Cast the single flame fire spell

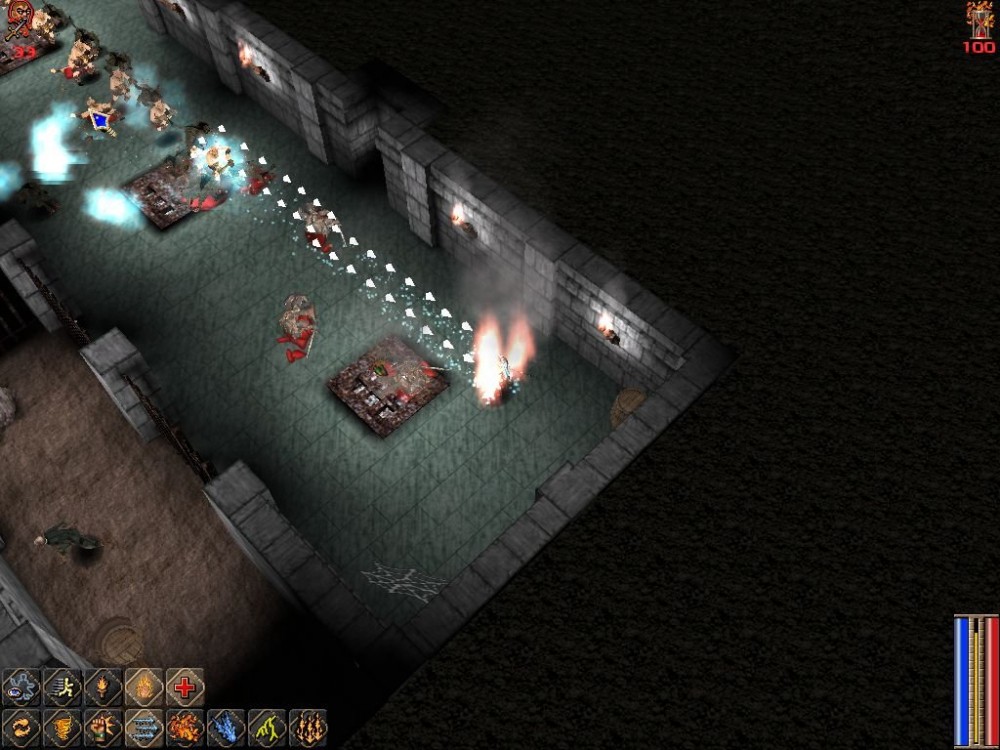[x=144, y=688]
